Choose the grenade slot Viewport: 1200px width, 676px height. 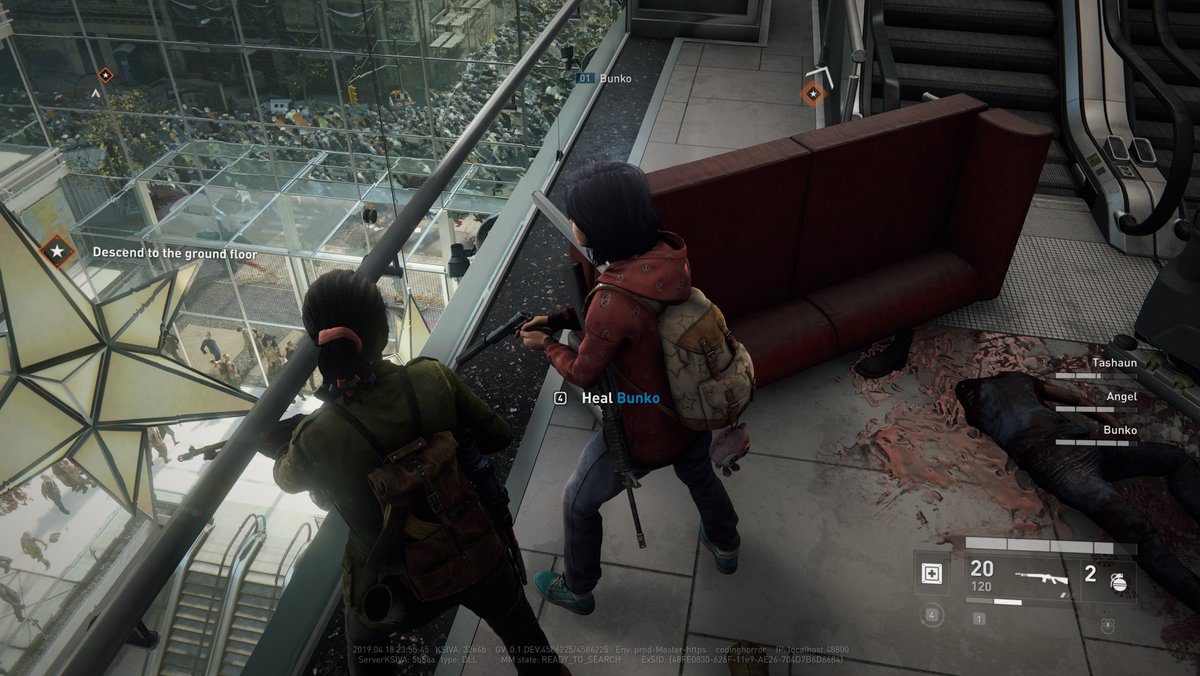click(x=1108, y=578)
